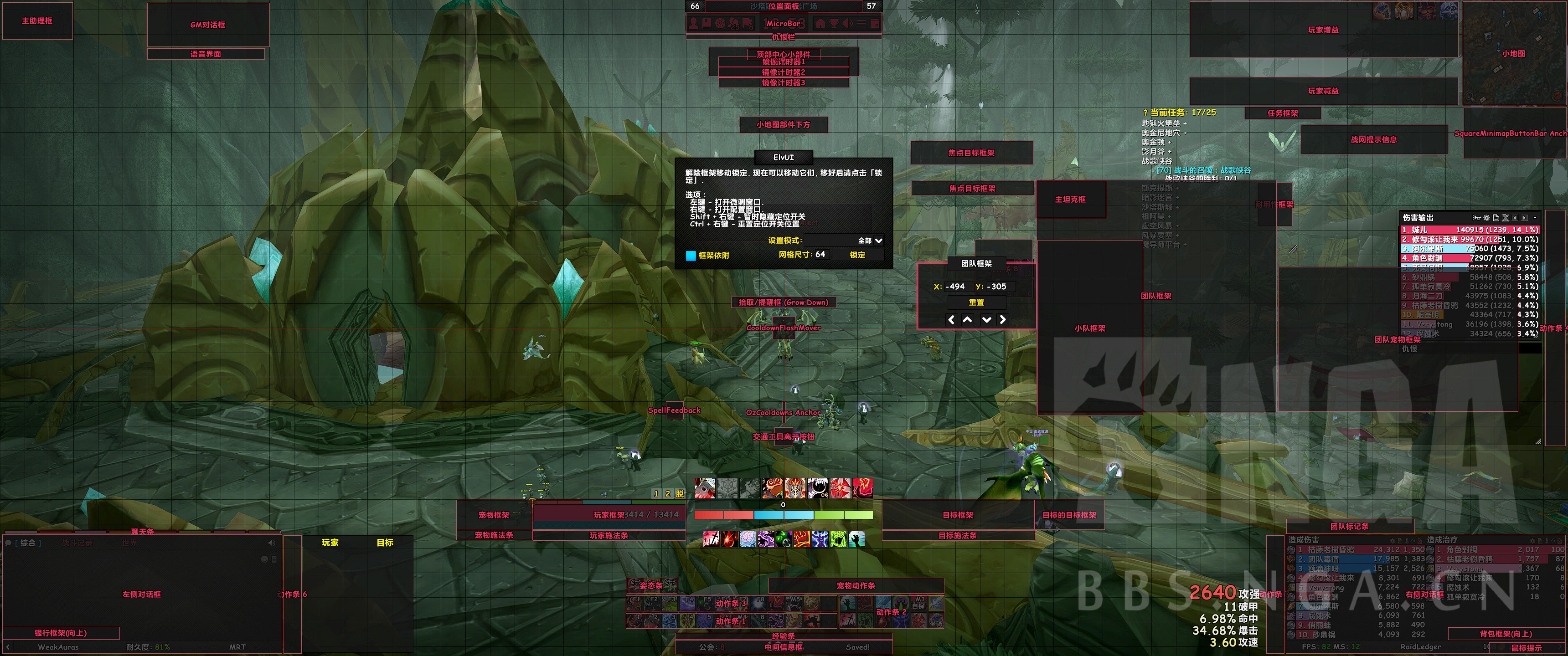Click the PvP flag icon showing 8
The height and width of the screenshot is (656, 1568).
tap(748, 24)
